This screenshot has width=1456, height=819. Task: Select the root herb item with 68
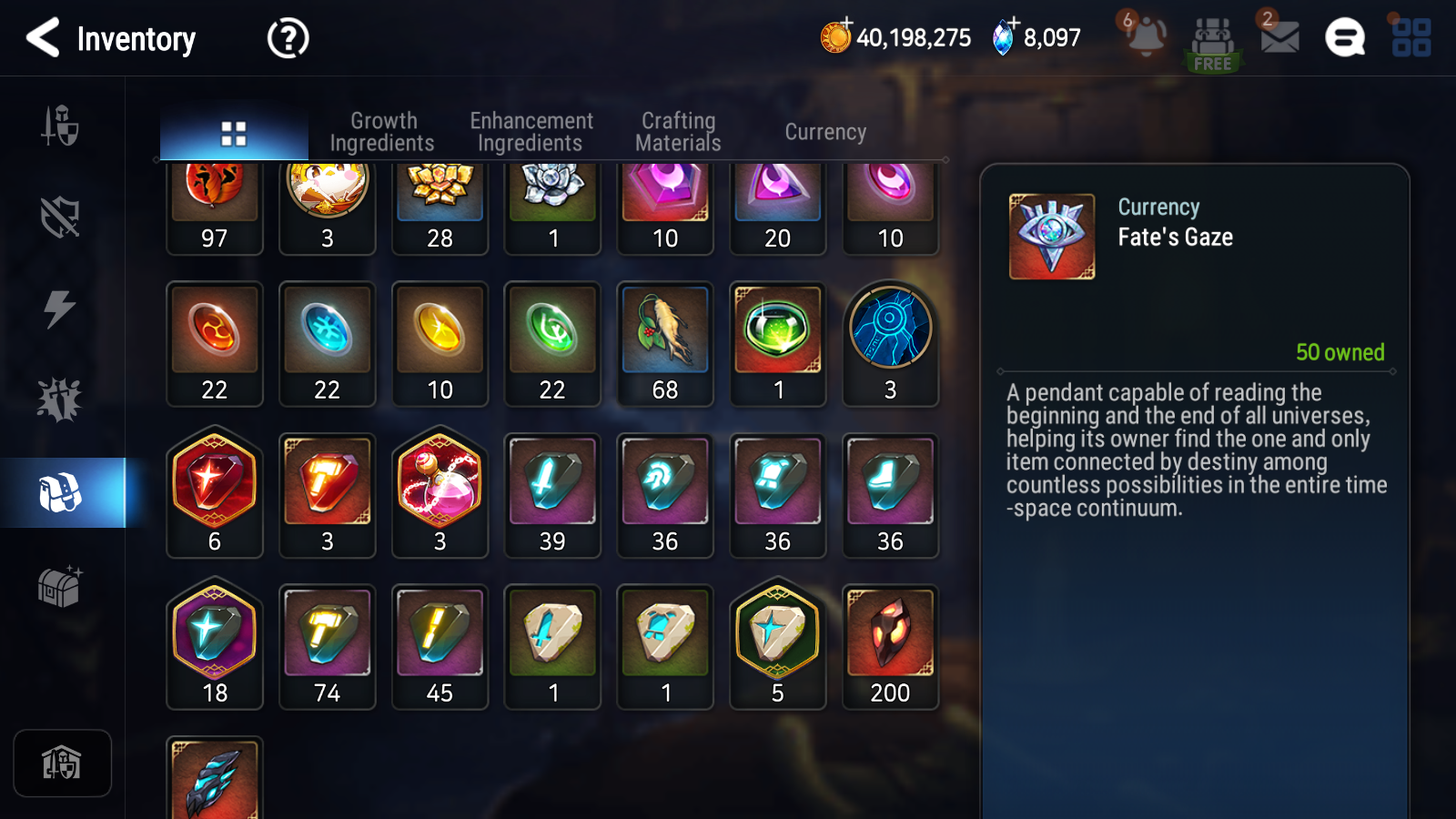tap(665, 344)
